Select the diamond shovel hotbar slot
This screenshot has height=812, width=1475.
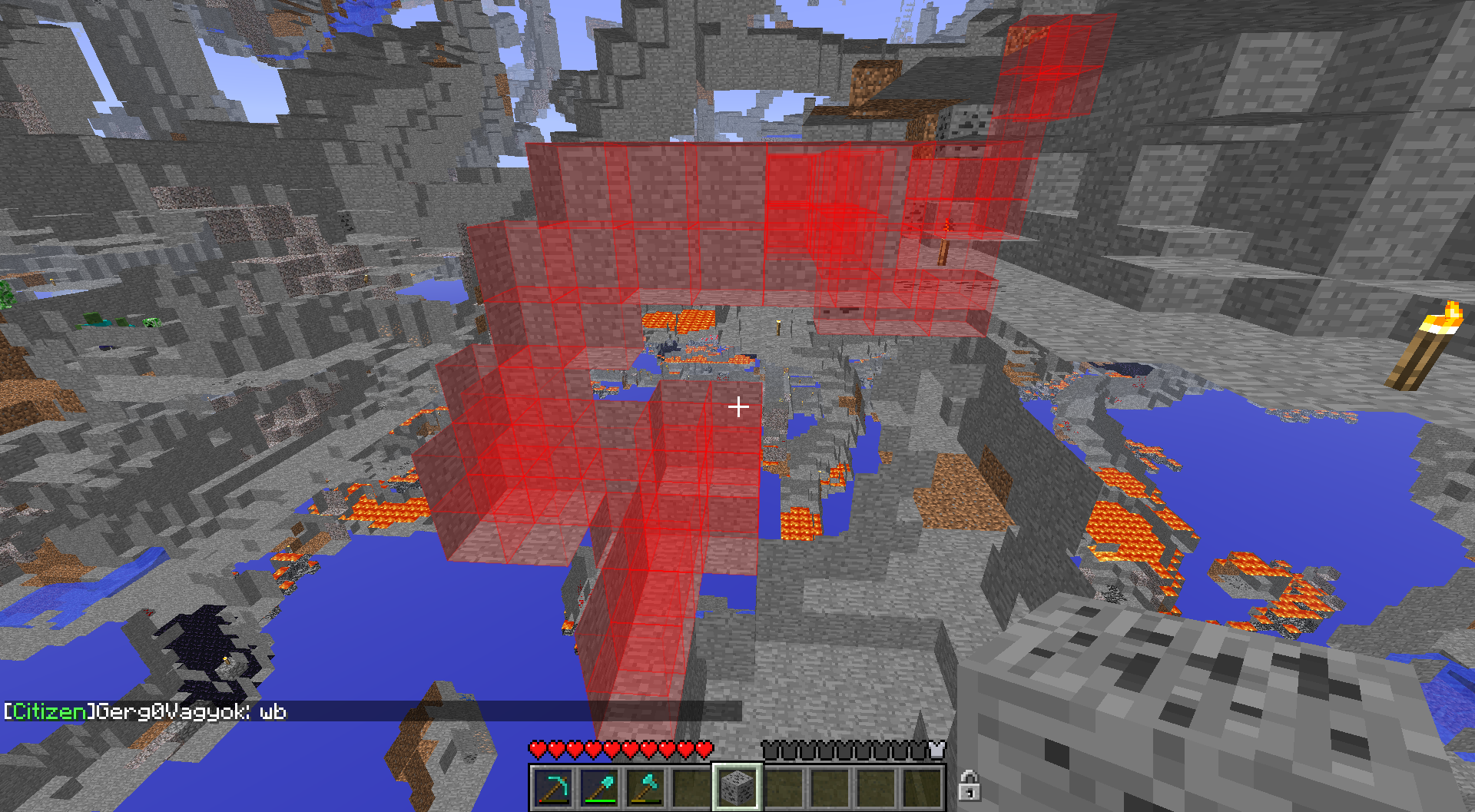tap(599, 787)
